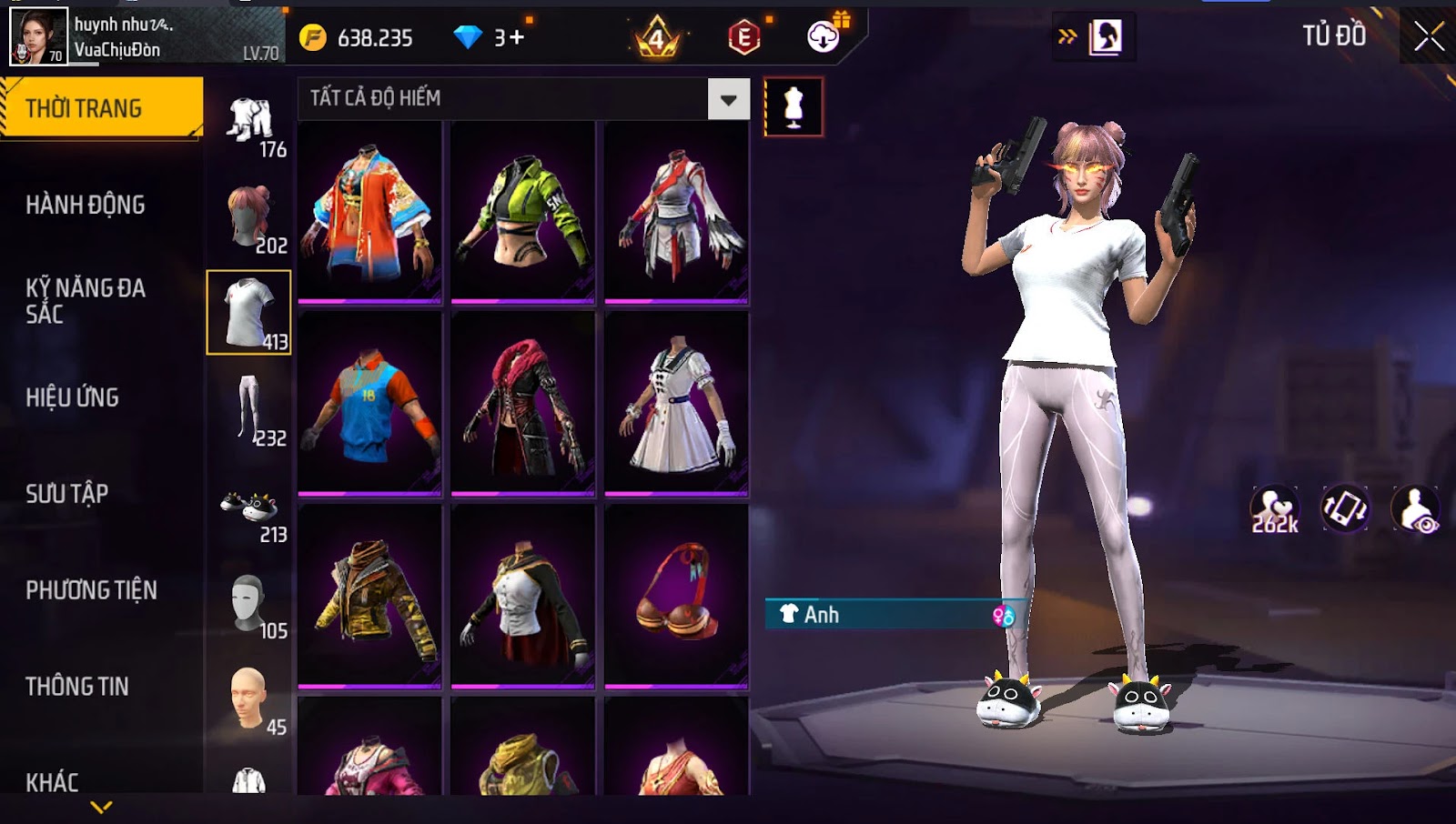Pick the green cropped jacket top
The height and width of the screenshot is (824, 1456).
pyautogui.click(x=523, y=213)
